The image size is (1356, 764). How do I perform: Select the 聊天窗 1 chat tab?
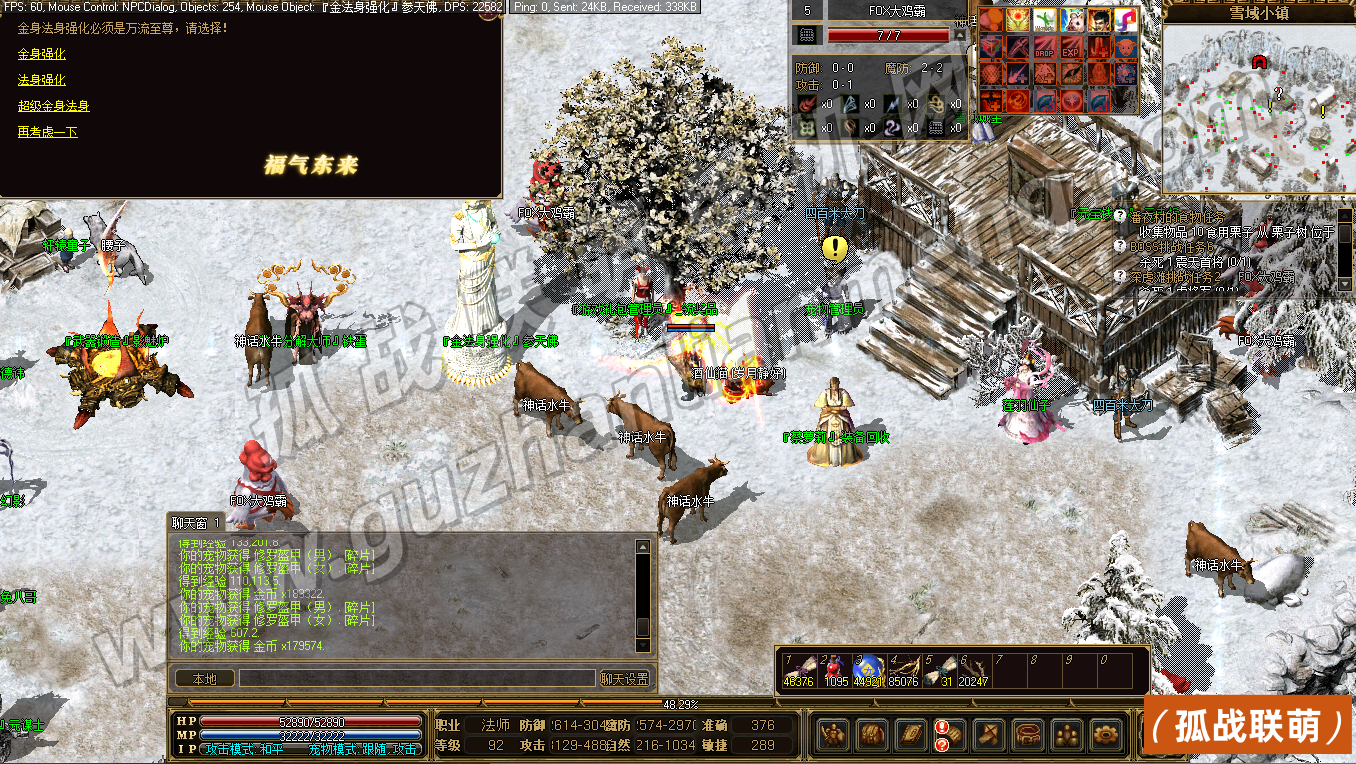(x=196, y=522)
